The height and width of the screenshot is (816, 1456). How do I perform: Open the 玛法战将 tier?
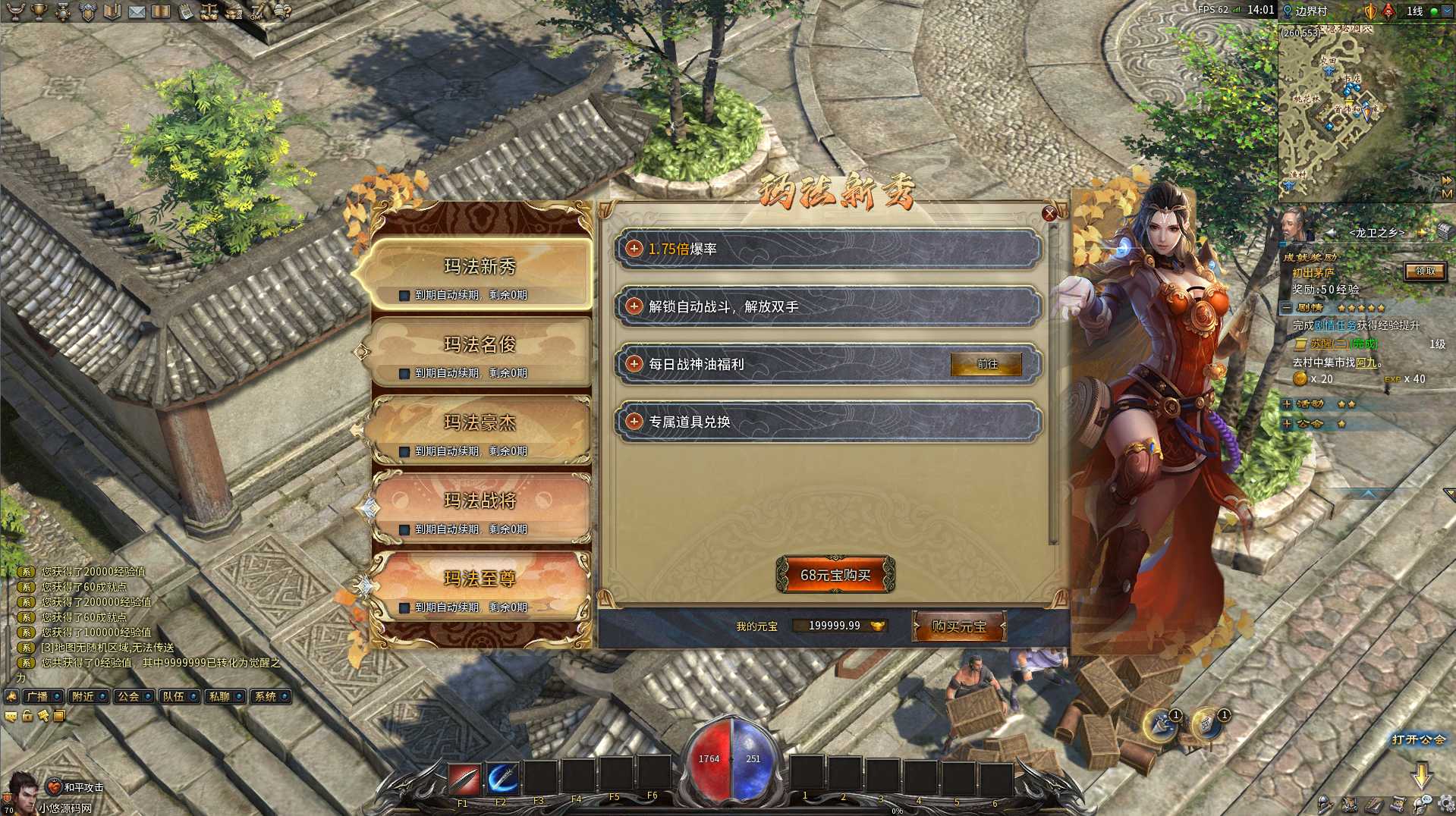click(x=480, y=502)
